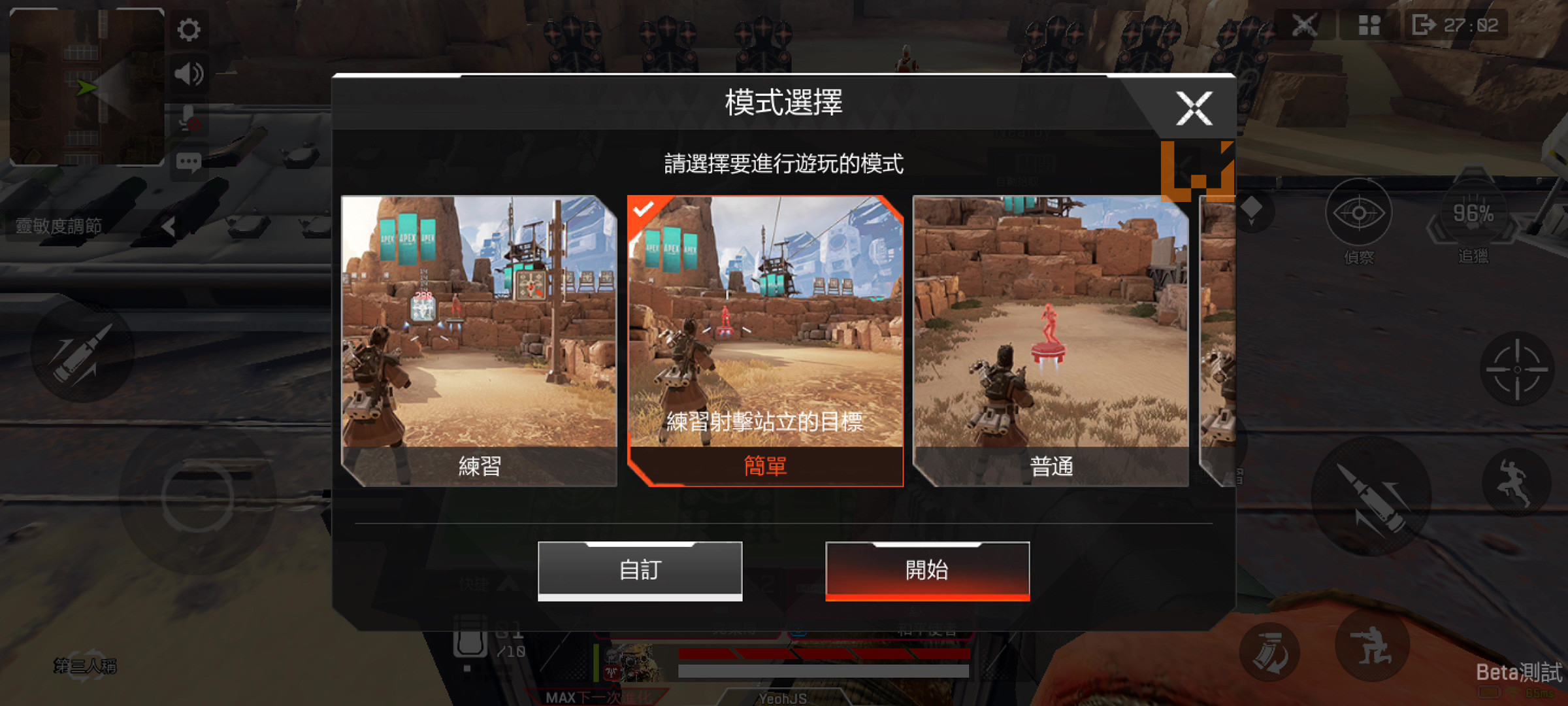Viewport: 1568px width, 706px height.
Task: Open the grid layout icon near the timer
Action: pos(1369,25)
